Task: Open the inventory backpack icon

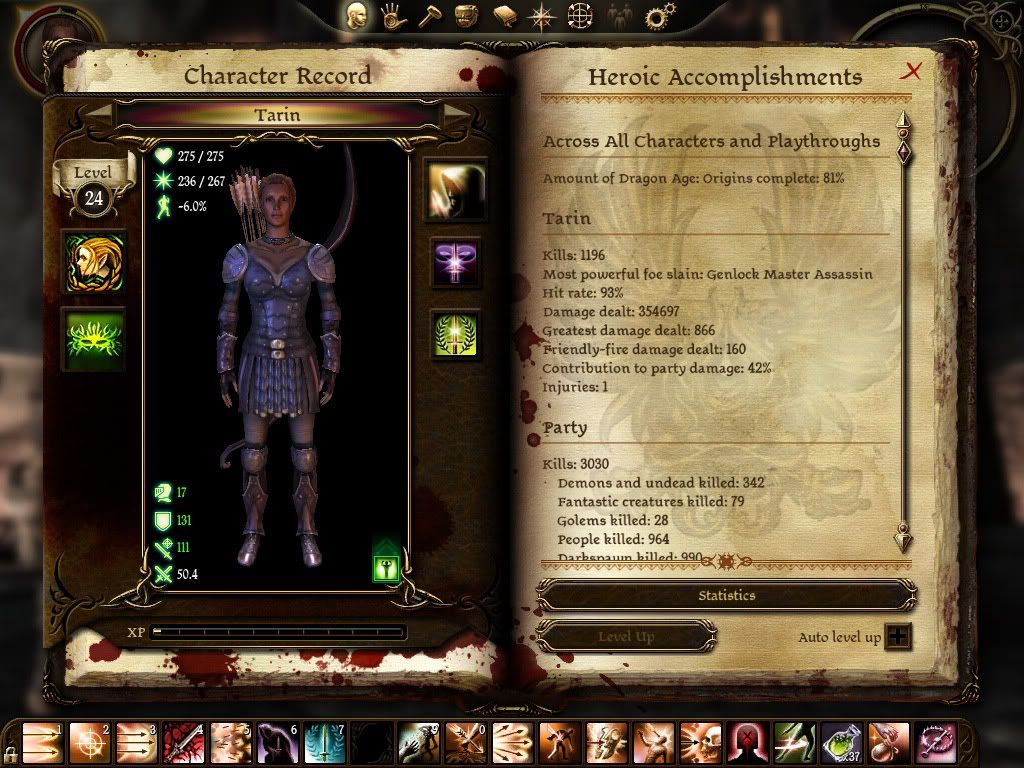Action: pyautogui.click(x=466, y=15)
